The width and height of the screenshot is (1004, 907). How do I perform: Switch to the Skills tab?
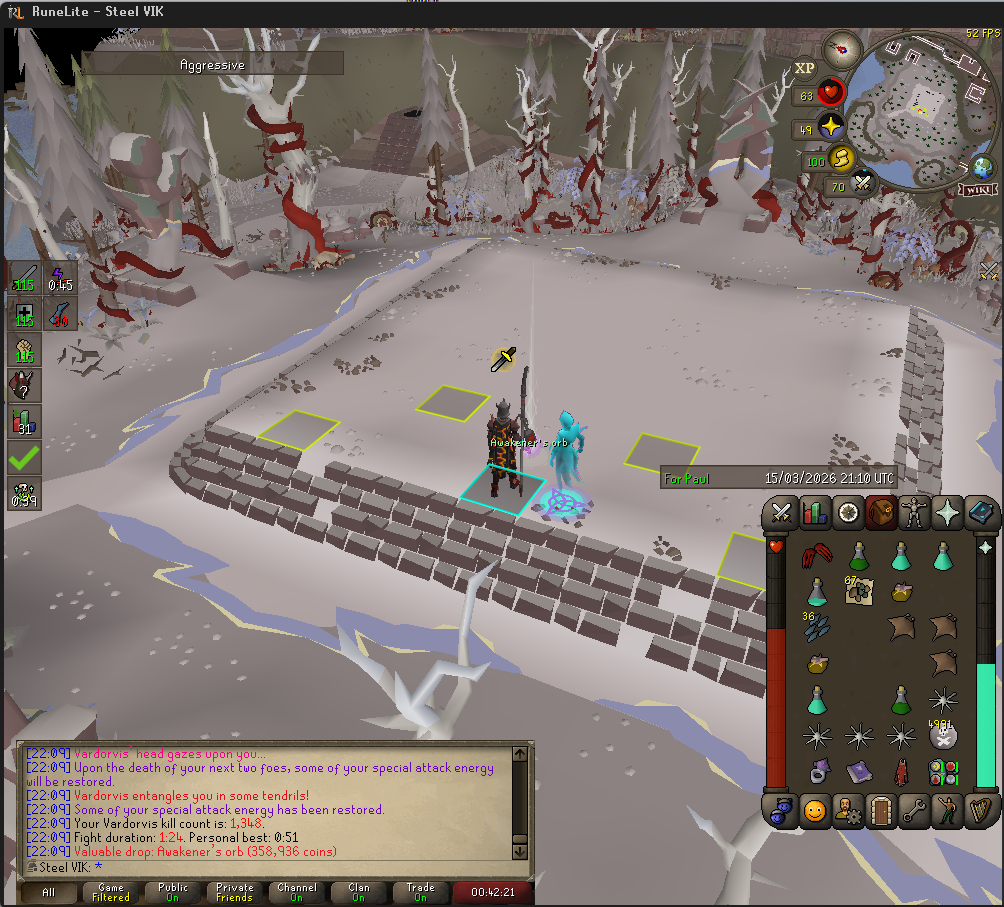(815, 513)
